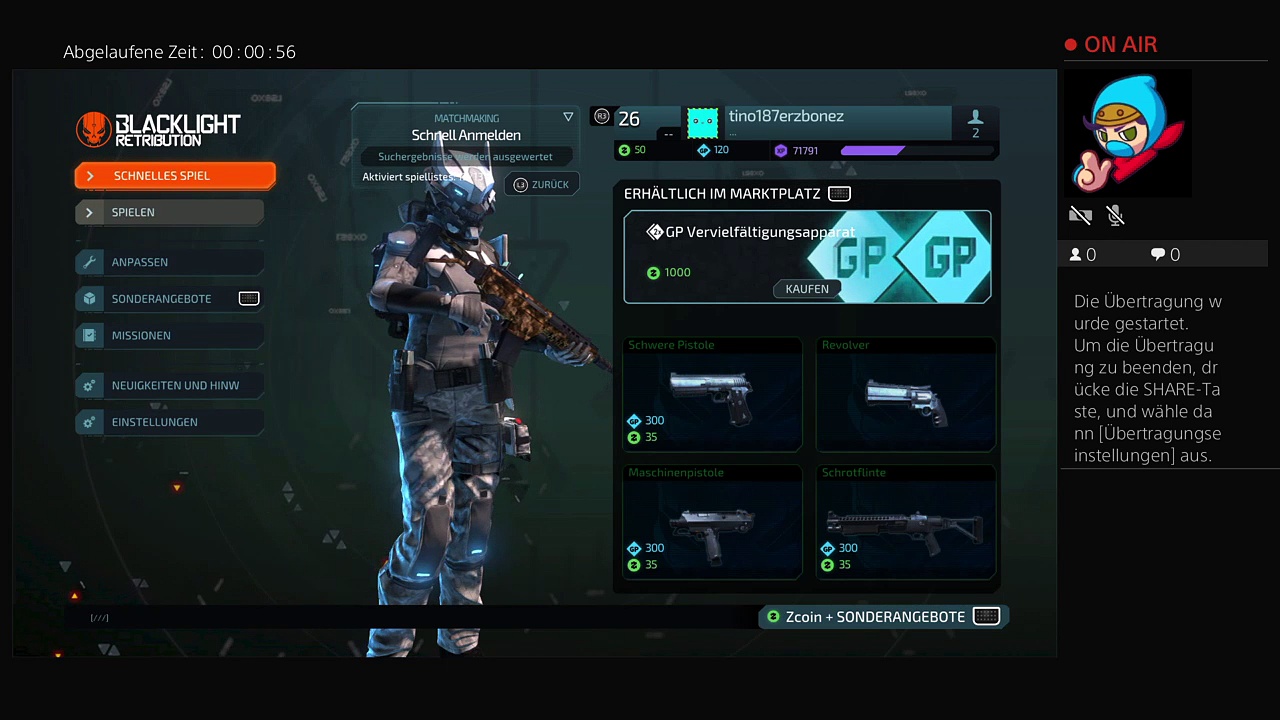Viewport: 1280px width, 720px height.
Task: Buy the GP Vervielfältigungsapparat with Kaufen
Action: pos(807,289)
